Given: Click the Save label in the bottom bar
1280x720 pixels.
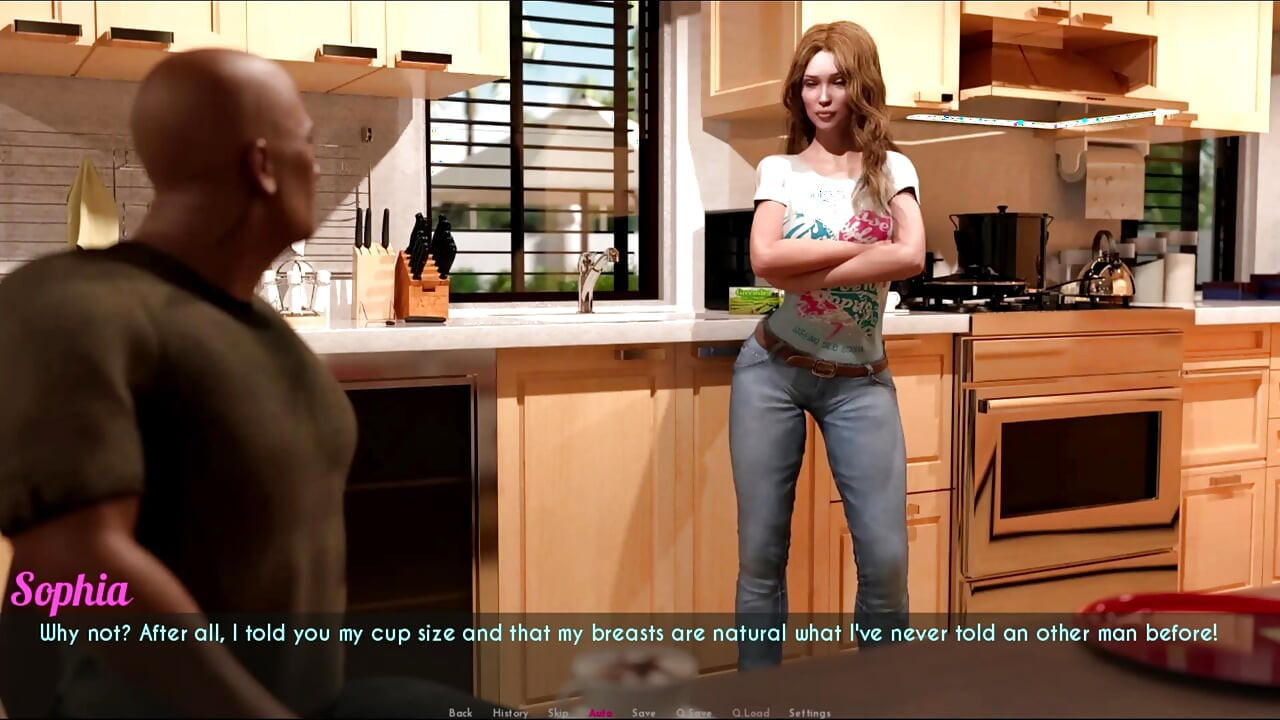Looking at the screenshot, I should click(x=643, y=713).
